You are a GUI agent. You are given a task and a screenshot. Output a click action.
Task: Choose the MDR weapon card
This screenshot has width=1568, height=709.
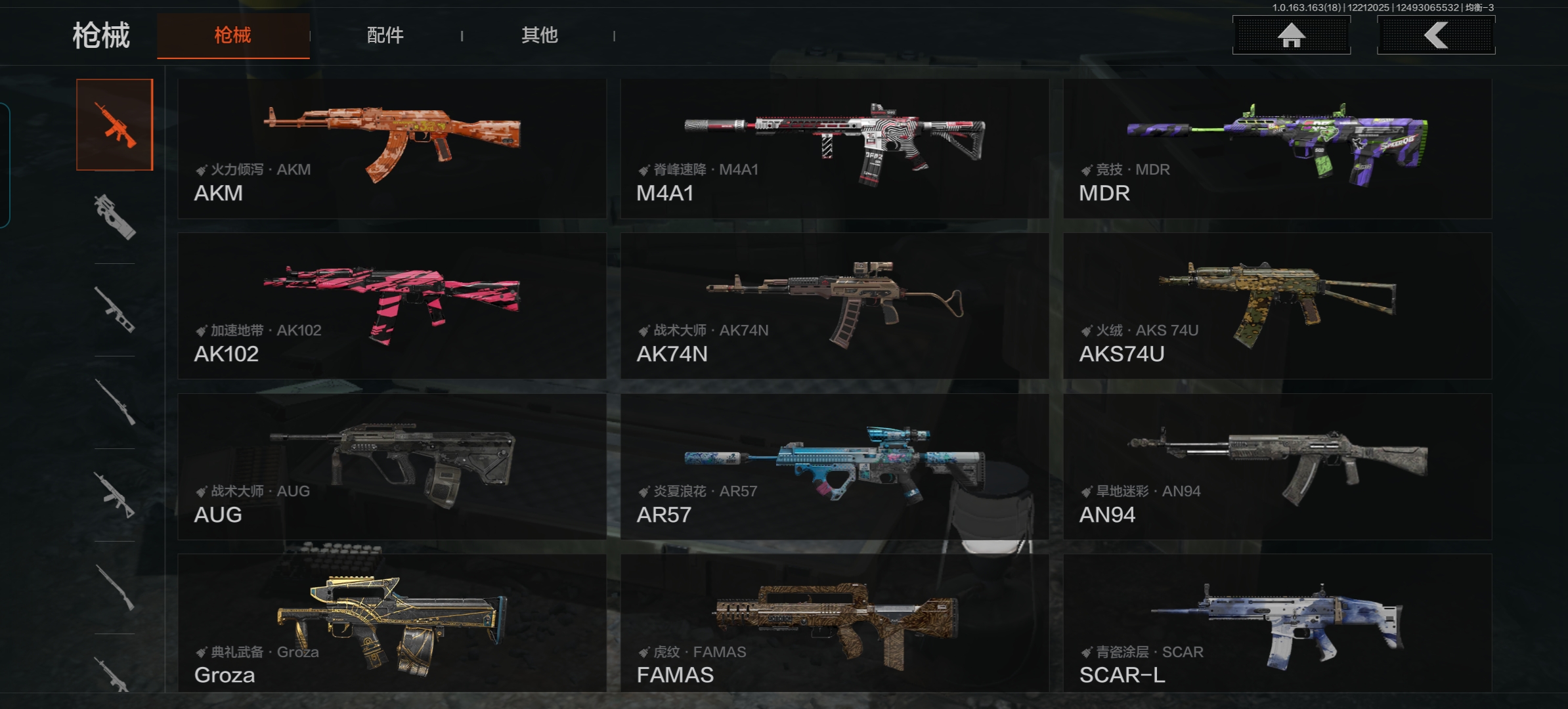pyautogui.click(x=1277, y=149)
